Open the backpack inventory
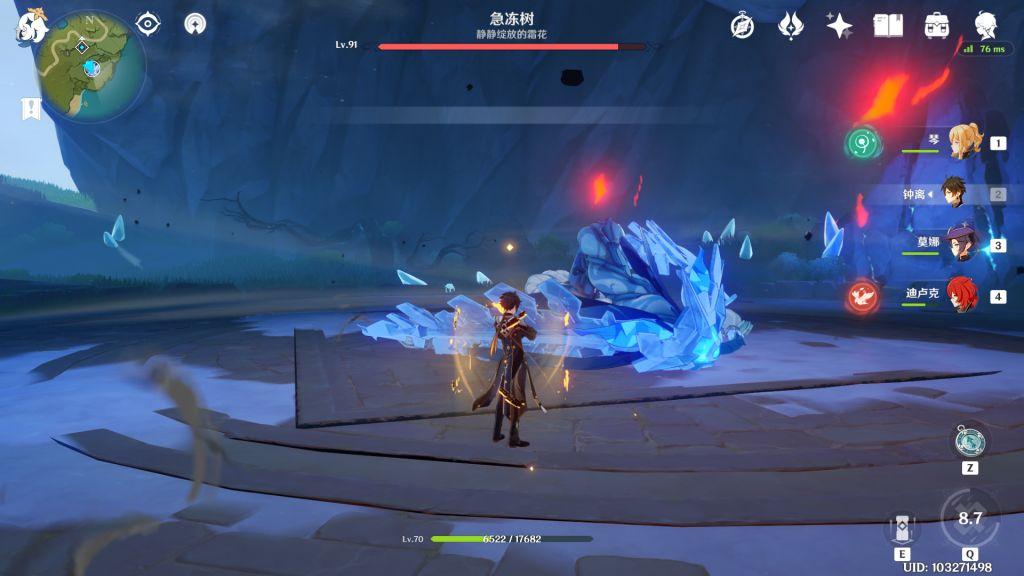 tap(937, 26)
